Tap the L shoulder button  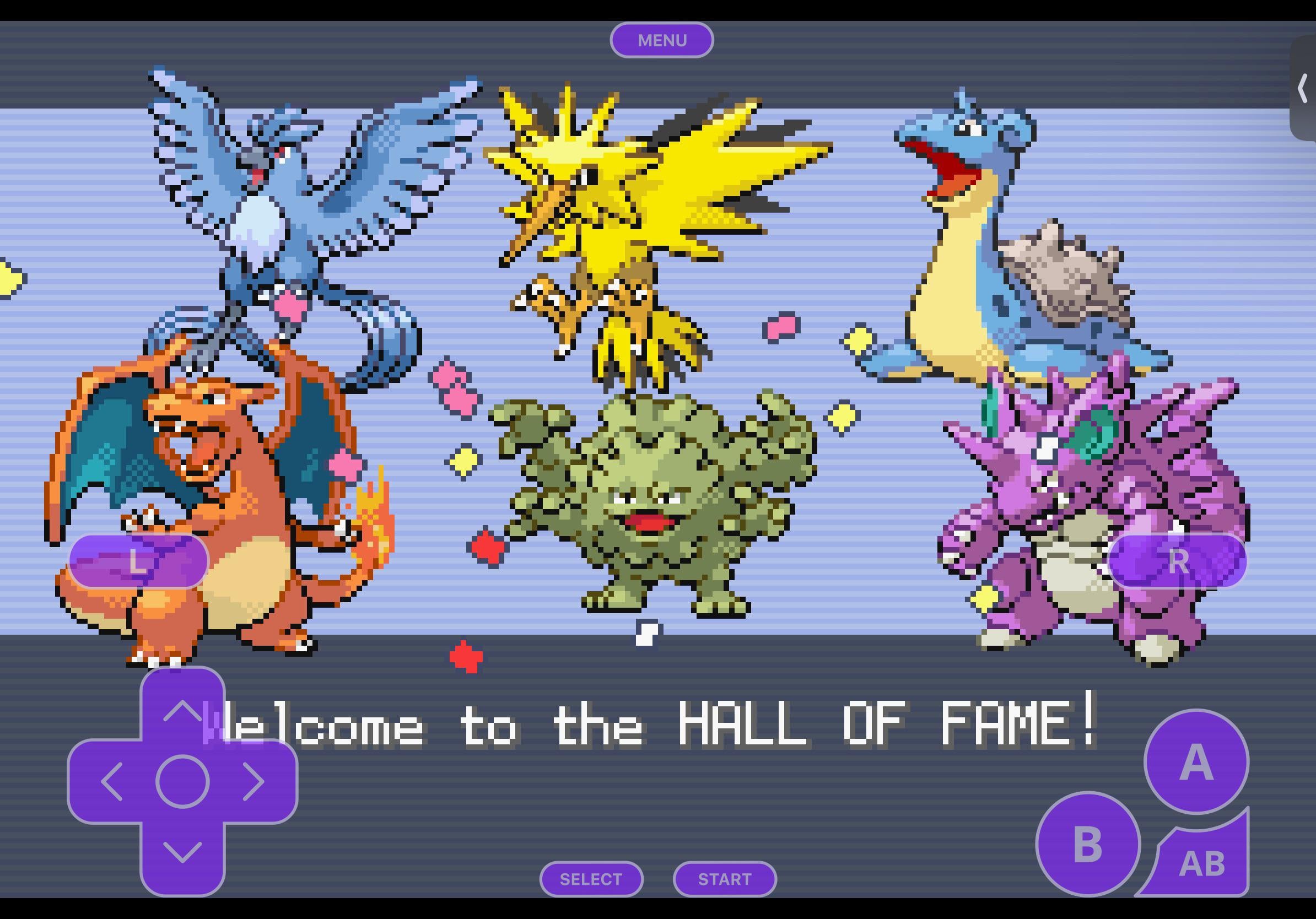point(138,561)
